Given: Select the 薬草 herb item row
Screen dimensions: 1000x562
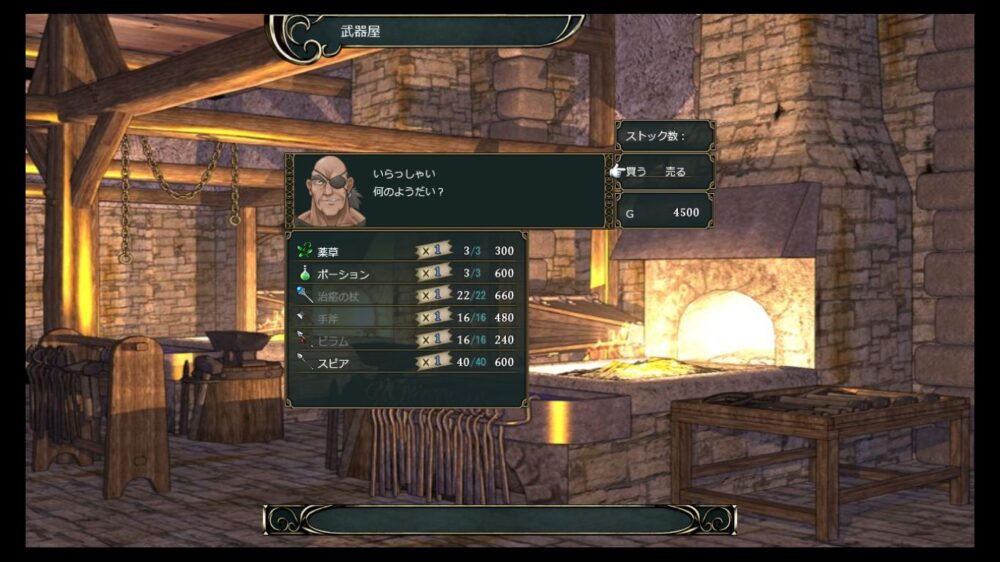Looking at the screenshot, I should tap(406, 251).
